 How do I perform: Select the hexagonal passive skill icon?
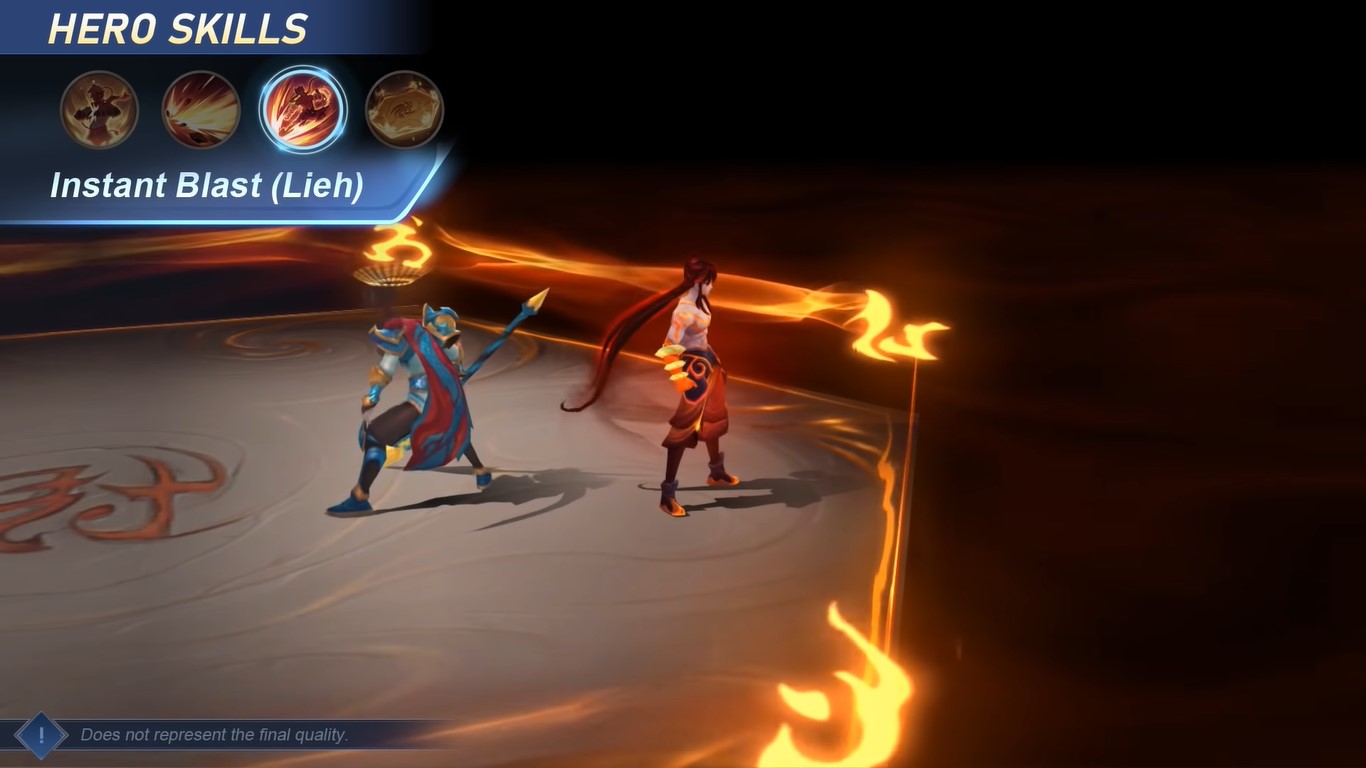click(404, 108)
